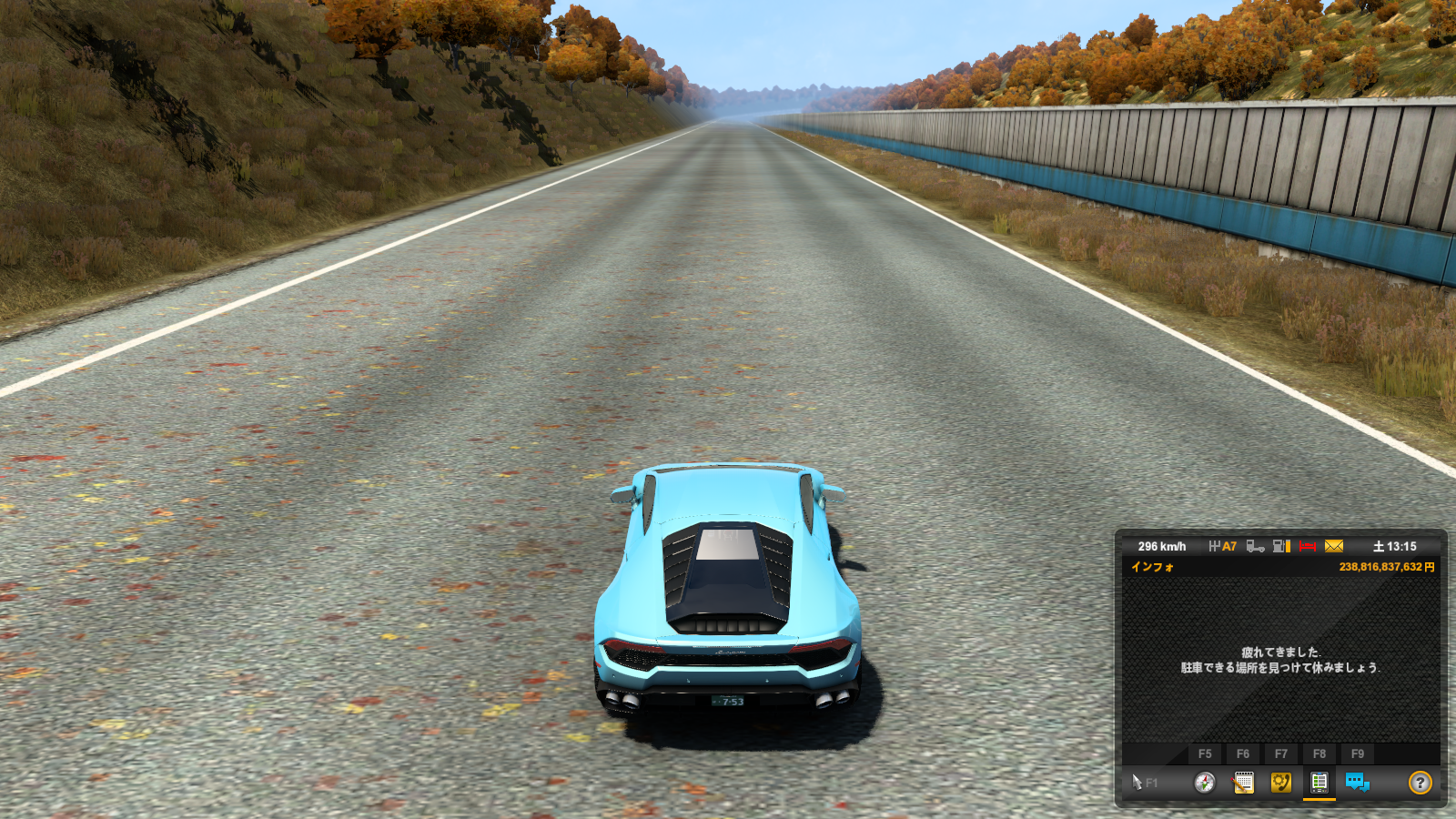
Task: Open the phone-and-gear assistance tab
Action: click(1281, 783)
